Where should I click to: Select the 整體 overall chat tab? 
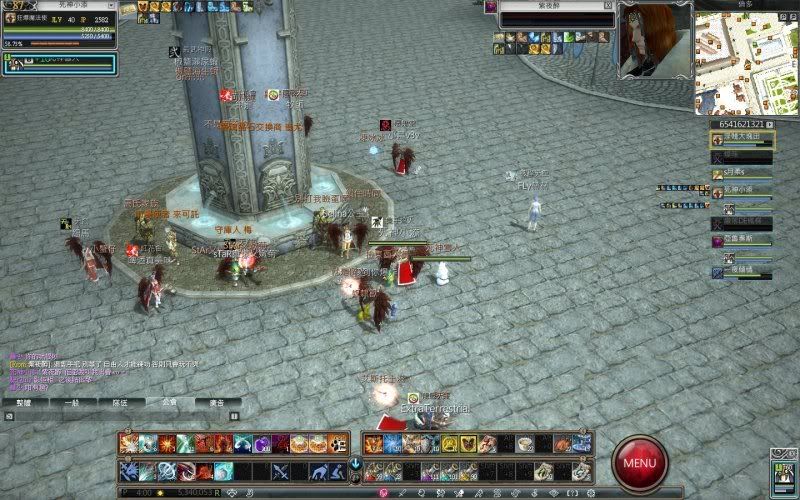coord(22,402)
